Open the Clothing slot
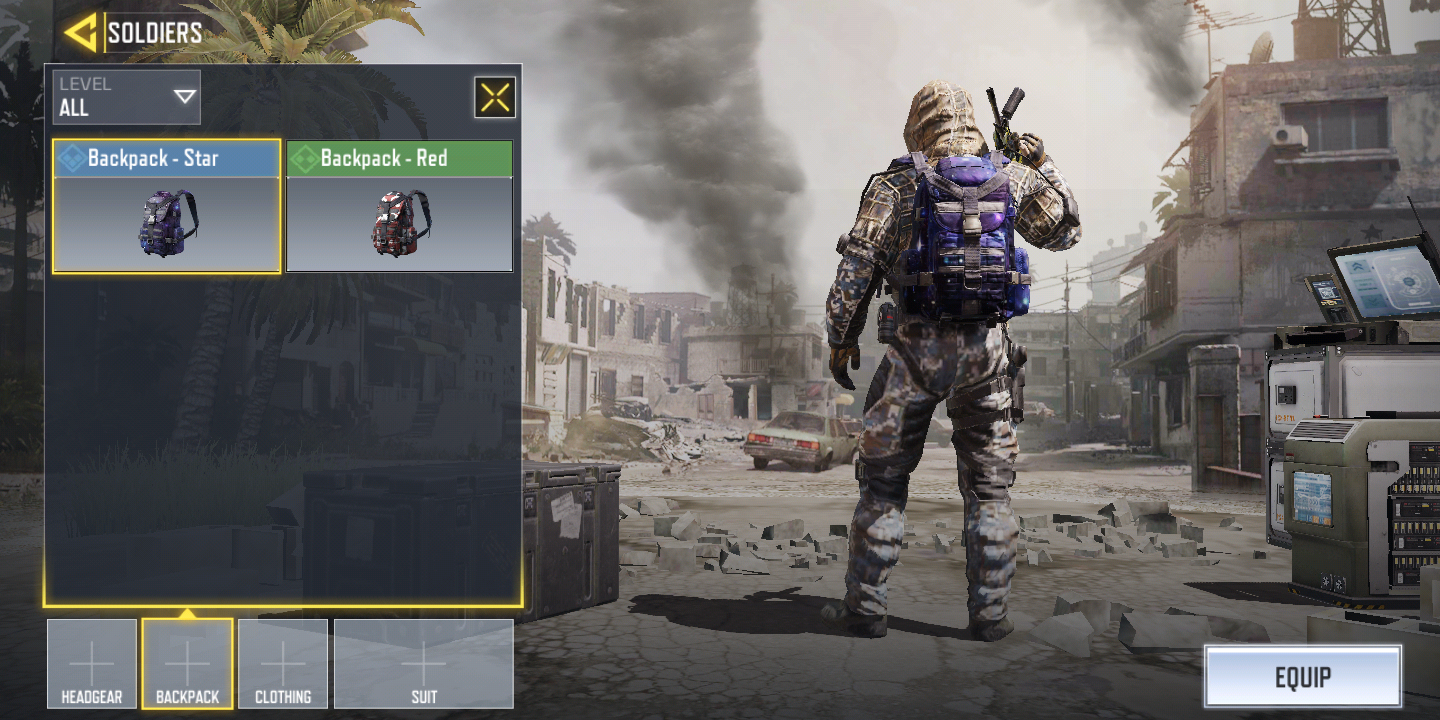Viewport: 1440px width, 720px height. click(x=283, y=664)
